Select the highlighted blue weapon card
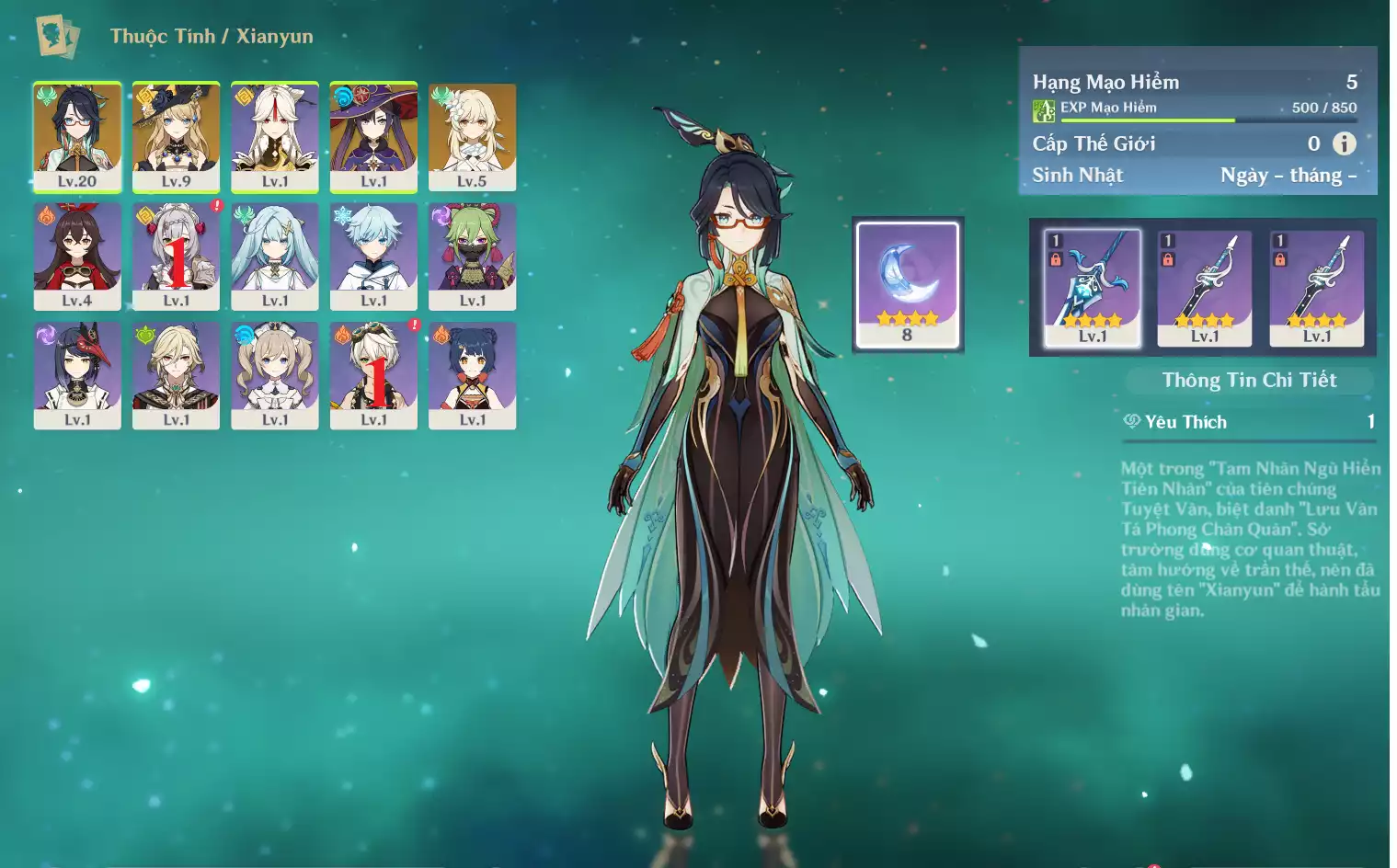The width and height of the screenshot is (1397, 868). click(x=1093, y=288)
